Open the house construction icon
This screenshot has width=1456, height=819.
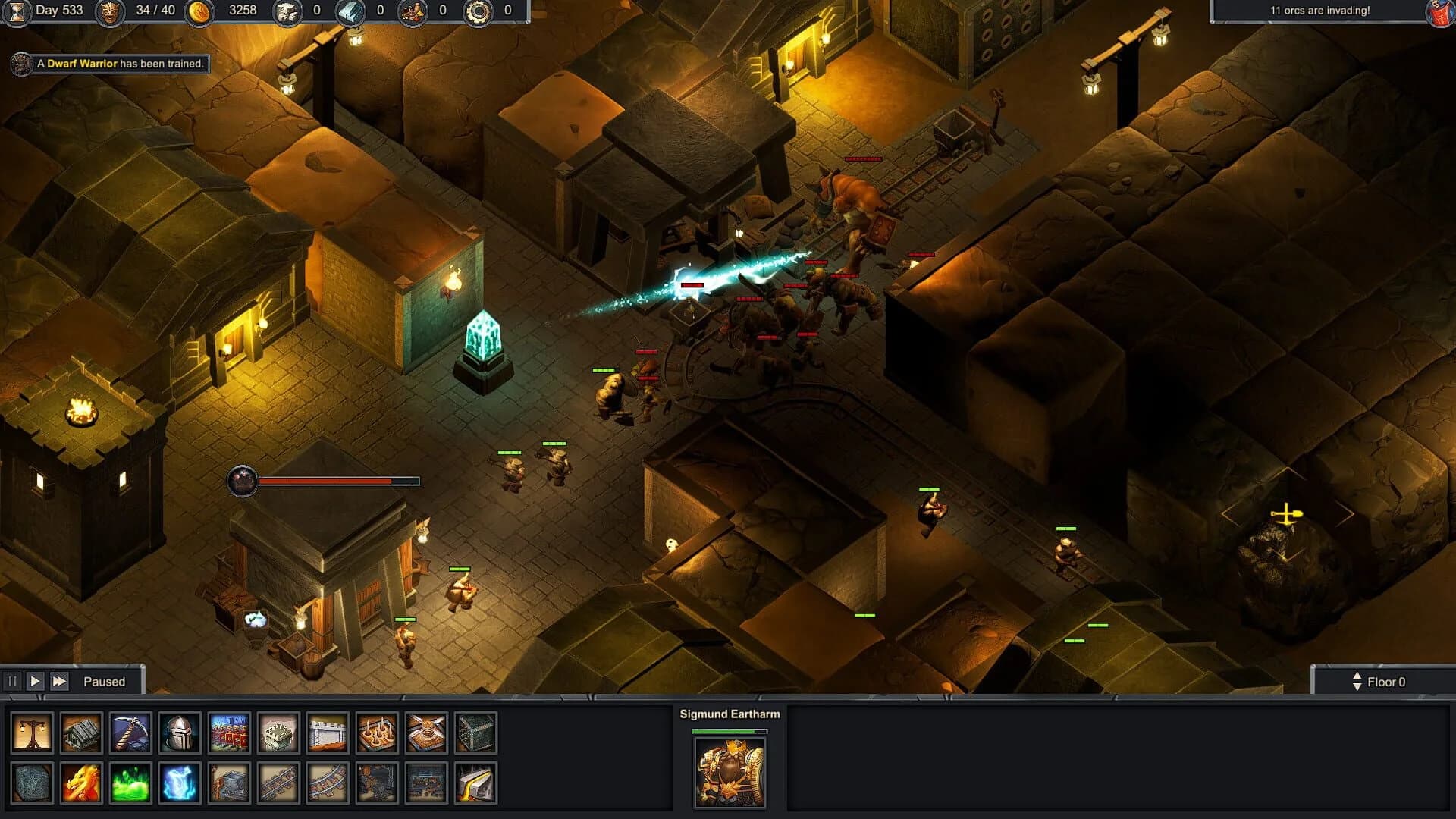(79, 733)
